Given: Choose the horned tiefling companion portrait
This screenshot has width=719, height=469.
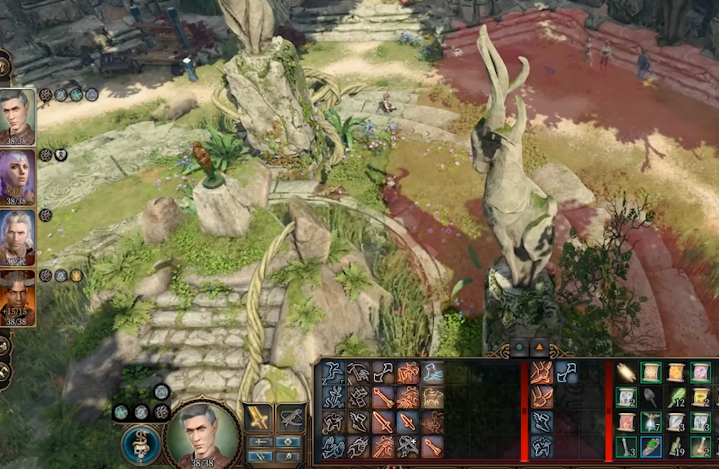Looking at the screenshot, I should [17, 297].
